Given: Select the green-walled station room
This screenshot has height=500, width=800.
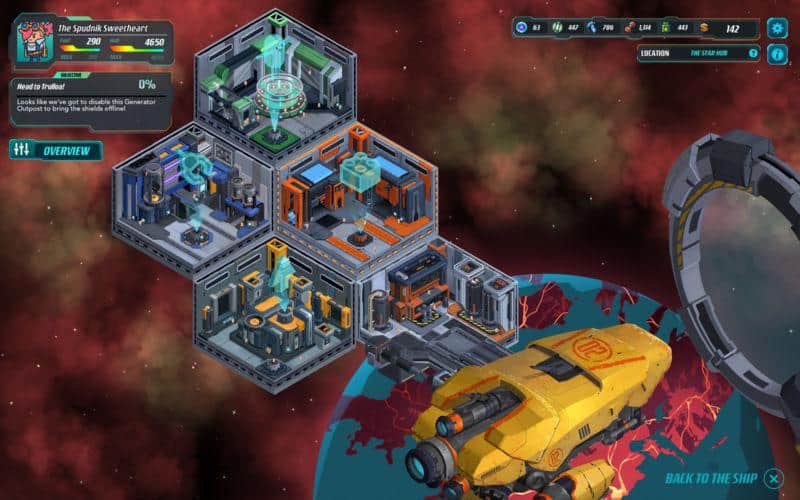Looking at the screenshot, I should coord(275,85).
